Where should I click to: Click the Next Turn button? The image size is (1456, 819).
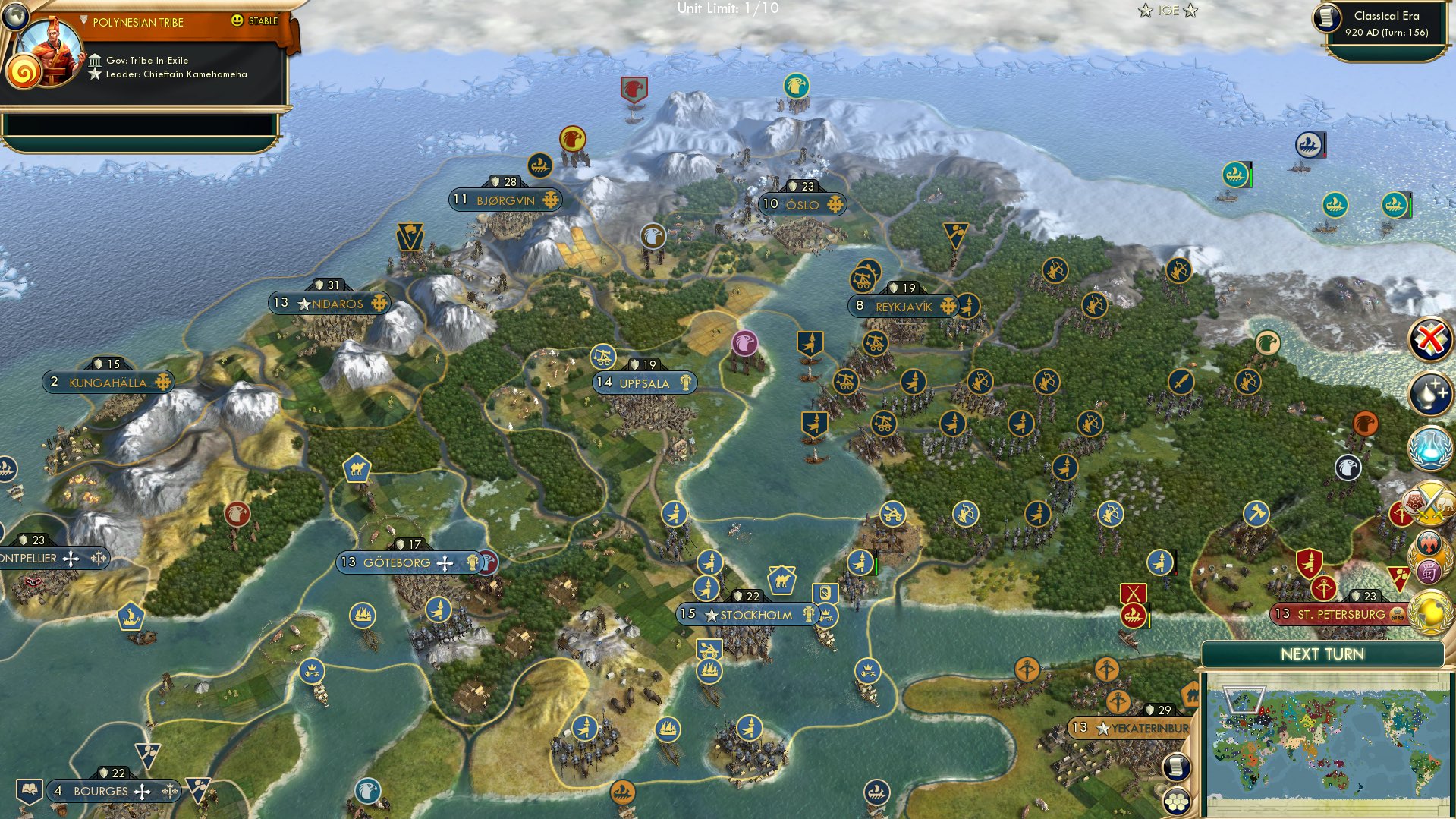pos(1322,654)
